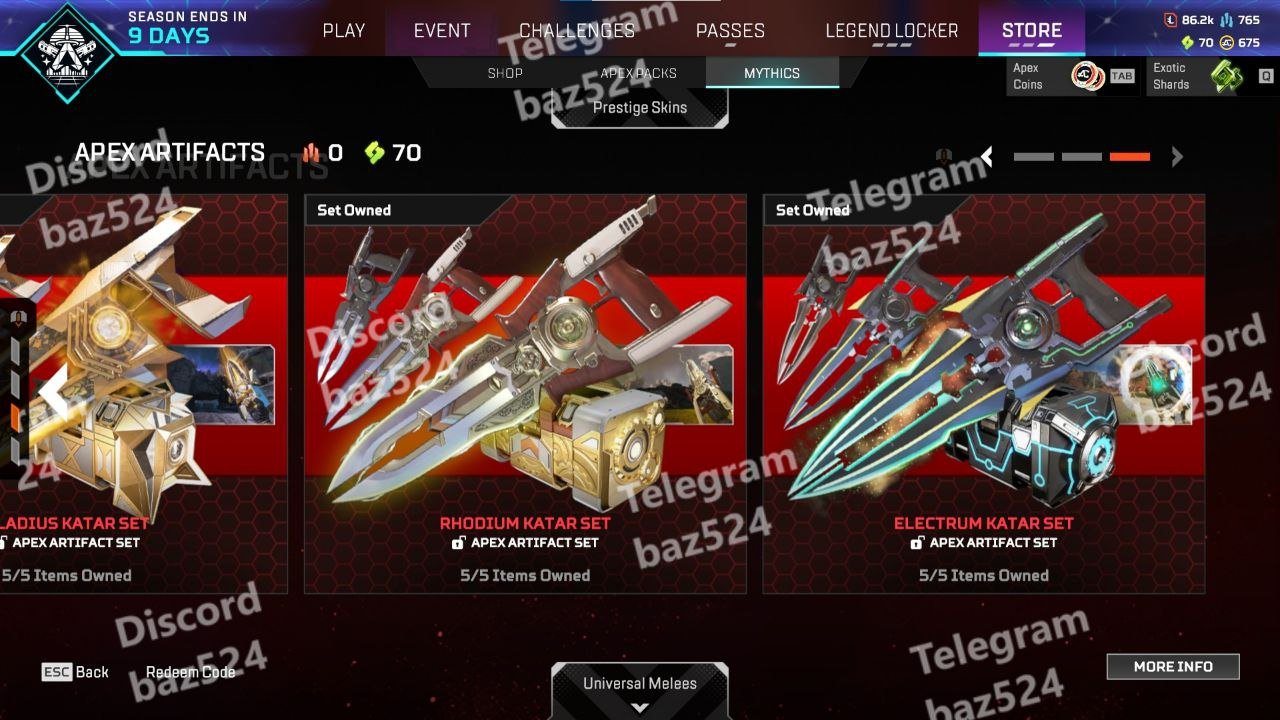Viewport: 1280px width, 720px height.
Task: Open the Challenges tab
Action: point(577,30)
